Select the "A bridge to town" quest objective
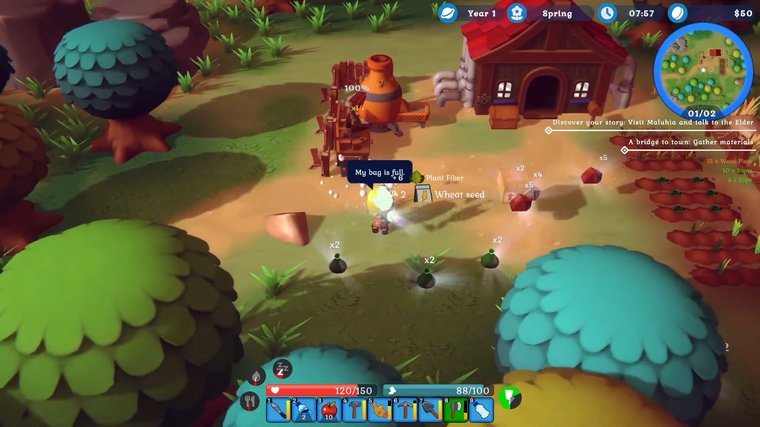Viewport: 760px width, 427px height. pos(688,142)
